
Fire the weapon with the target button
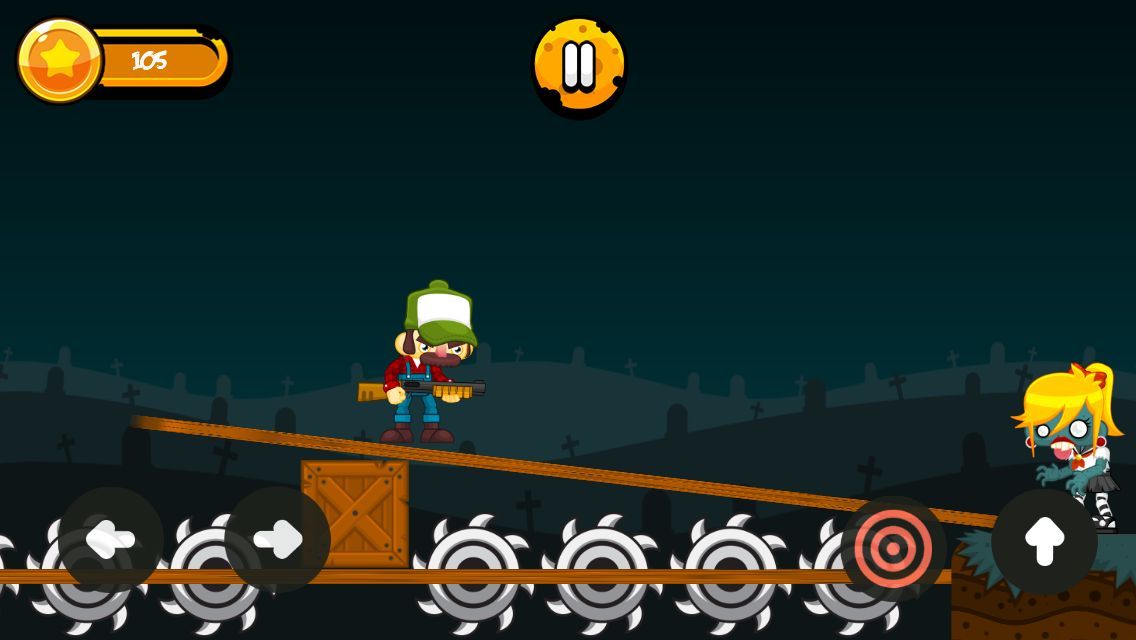click(893, 548)
